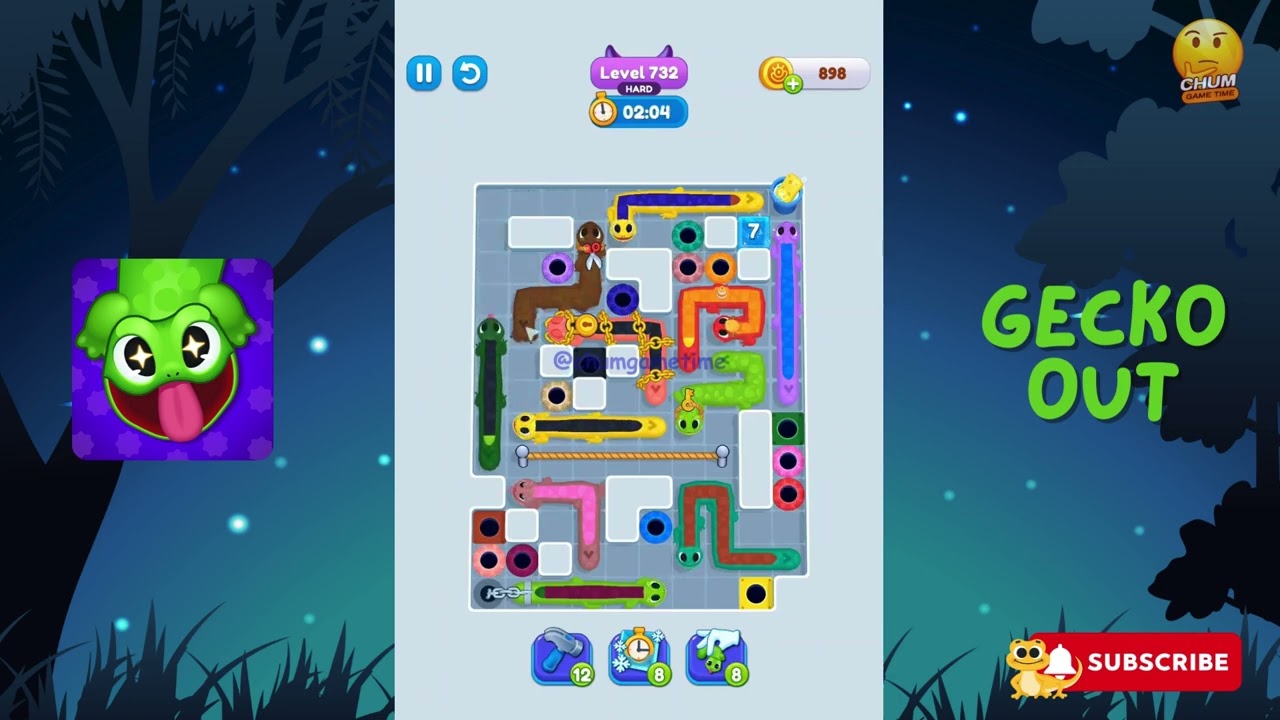Viewport: 1280px width, 720px height.
Task: Open the pause menu
Action: (x=423, y=73)
